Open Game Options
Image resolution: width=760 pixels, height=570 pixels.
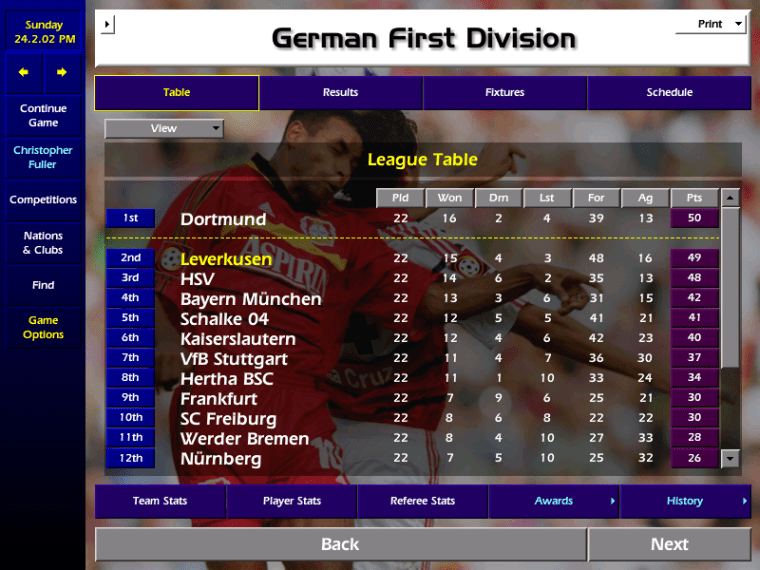point(43,328)
